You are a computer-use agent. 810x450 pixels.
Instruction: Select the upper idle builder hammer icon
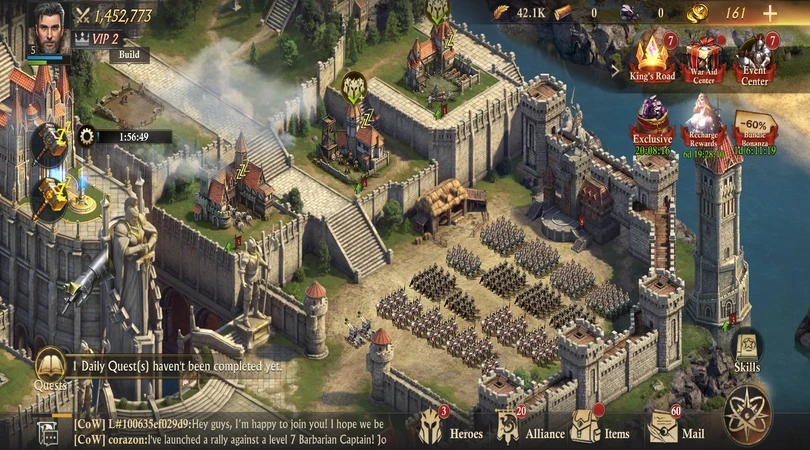[x=47, y=139]
